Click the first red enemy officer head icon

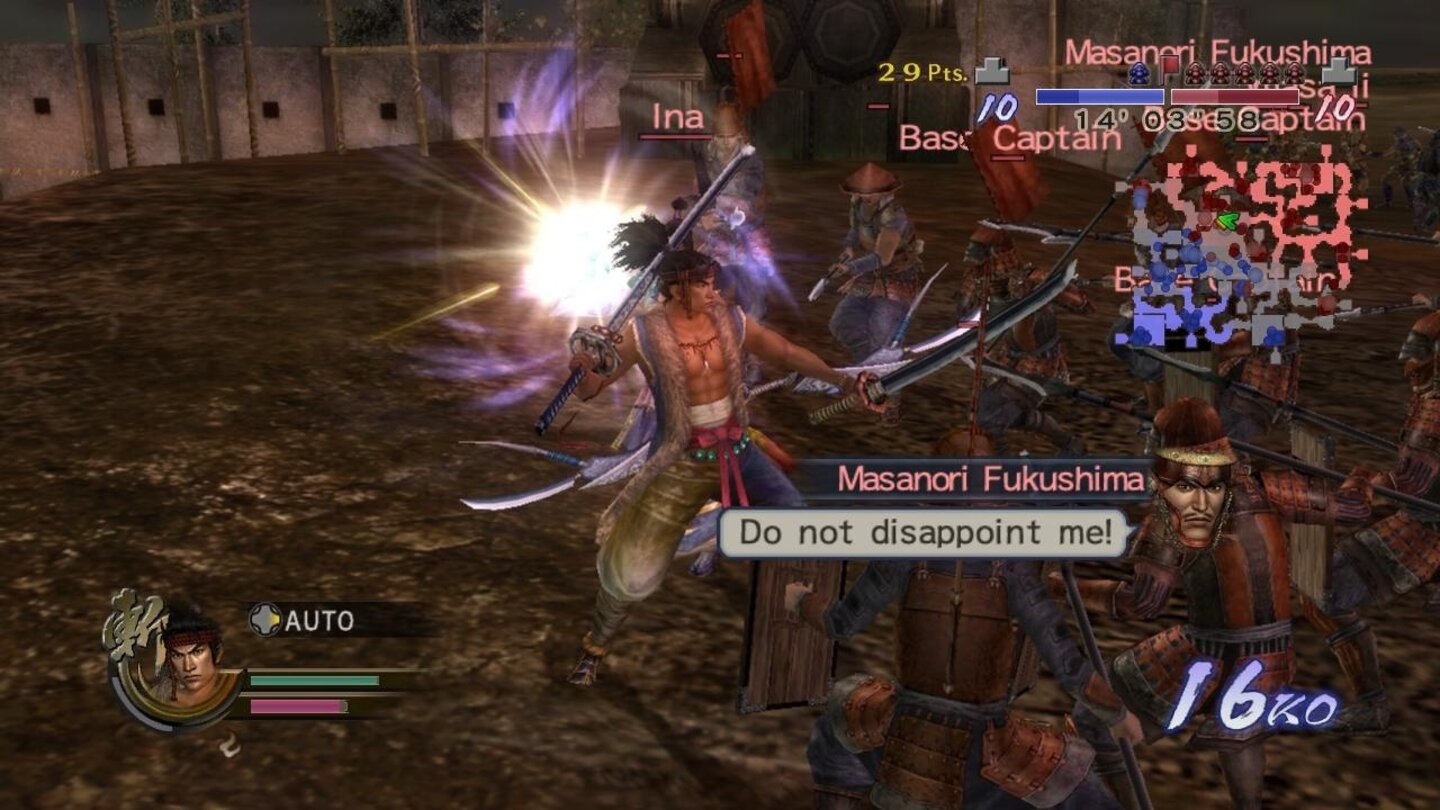pos(1196,72)
